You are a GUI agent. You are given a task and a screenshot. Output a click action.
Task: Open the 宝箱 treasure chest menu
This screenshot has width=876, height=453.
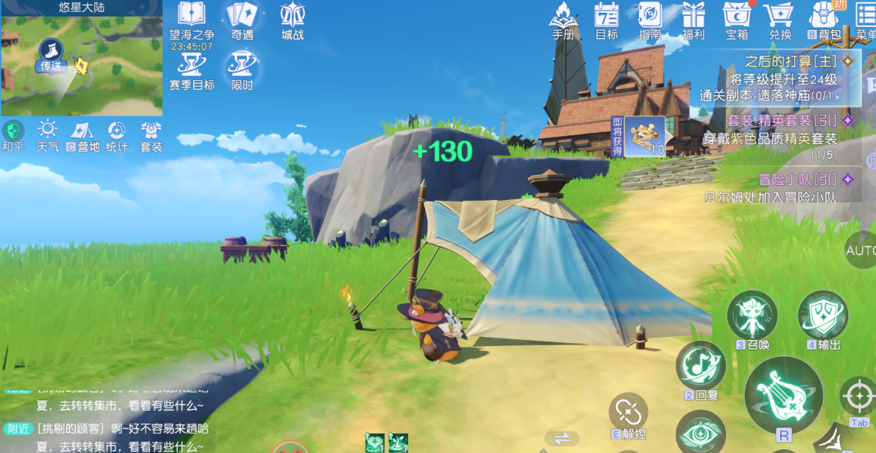(737, 18)
